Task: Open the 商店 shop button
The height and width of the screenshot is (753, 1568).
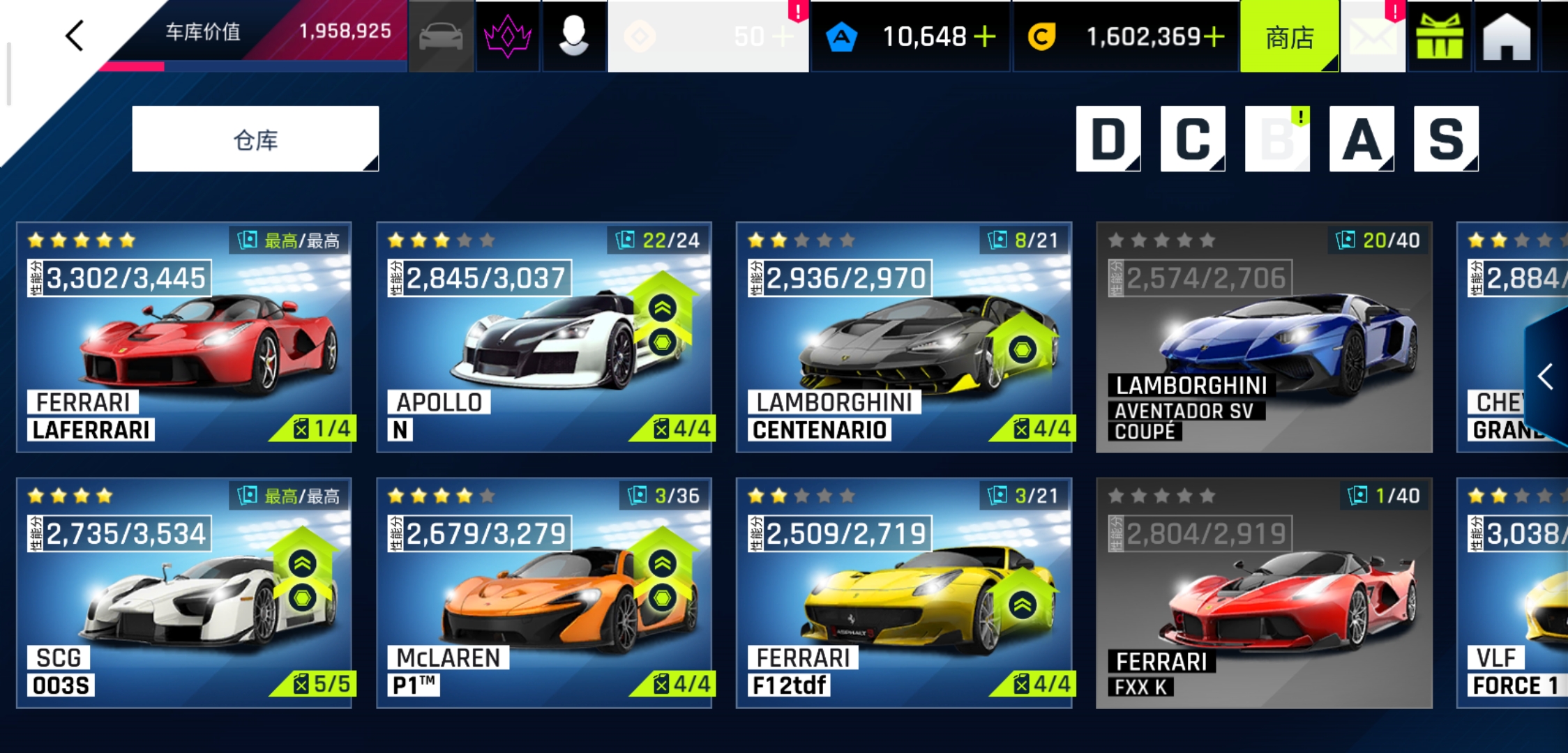Action: pos(1289,37)
